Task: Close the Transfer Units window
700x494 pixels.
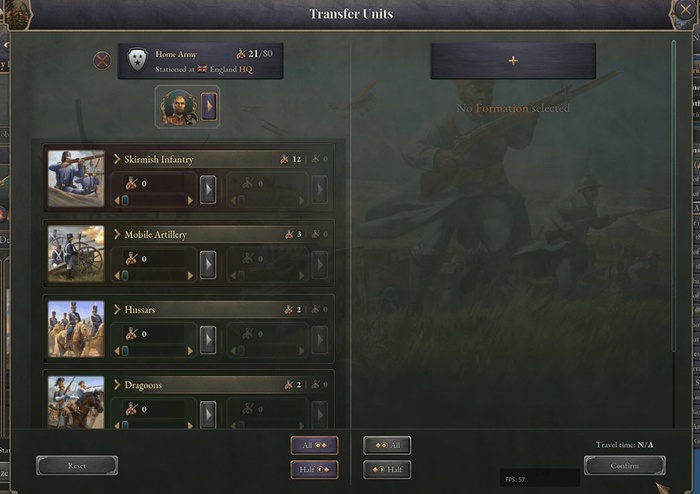Action: (685, 12)
